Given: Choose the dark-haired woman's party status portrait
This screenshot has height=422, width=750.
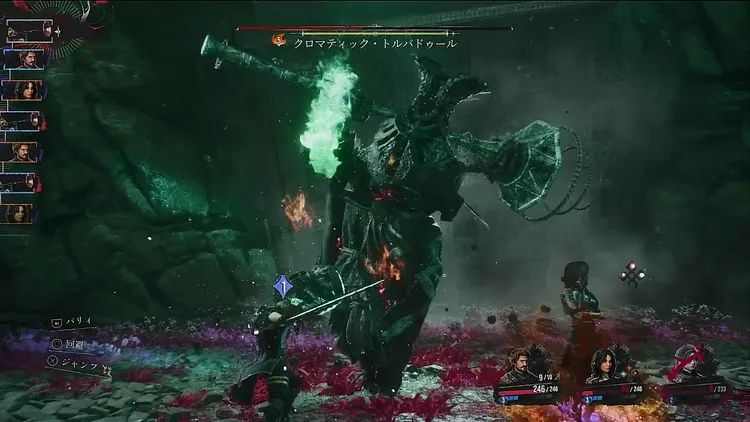Looking at the screenshot, I should [x=607, y=366].
